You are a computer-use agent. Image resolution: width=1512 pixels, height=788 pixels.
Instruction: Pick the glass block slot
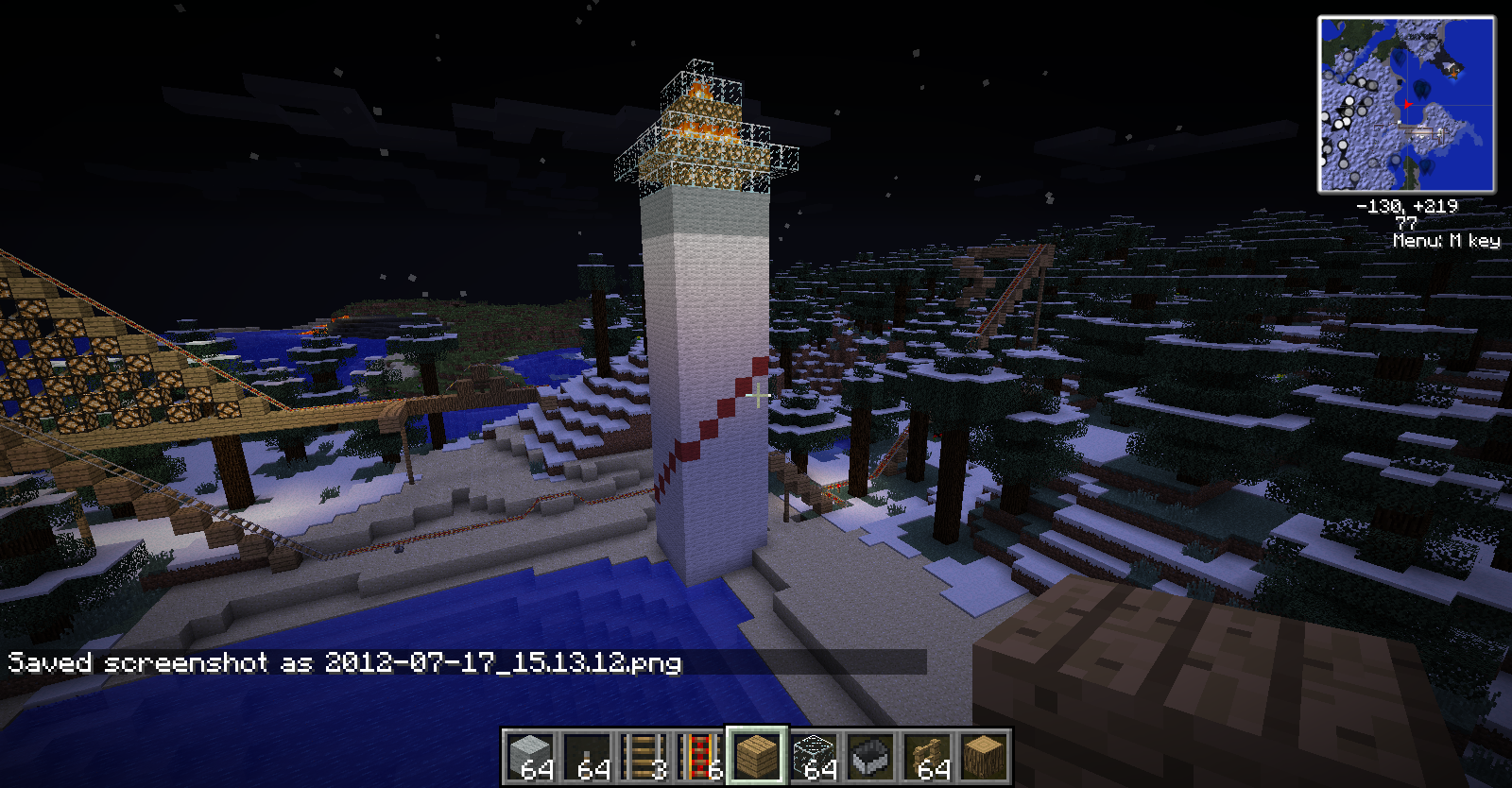[814, 756]
